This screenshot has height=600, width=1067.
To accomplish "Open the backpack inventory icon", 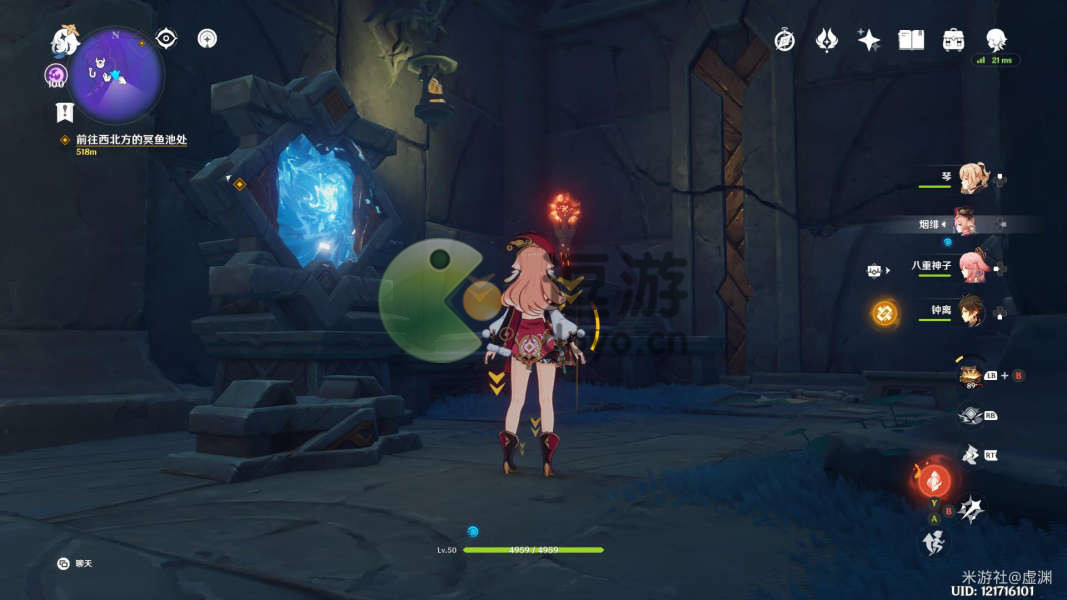I will point(953,40).
